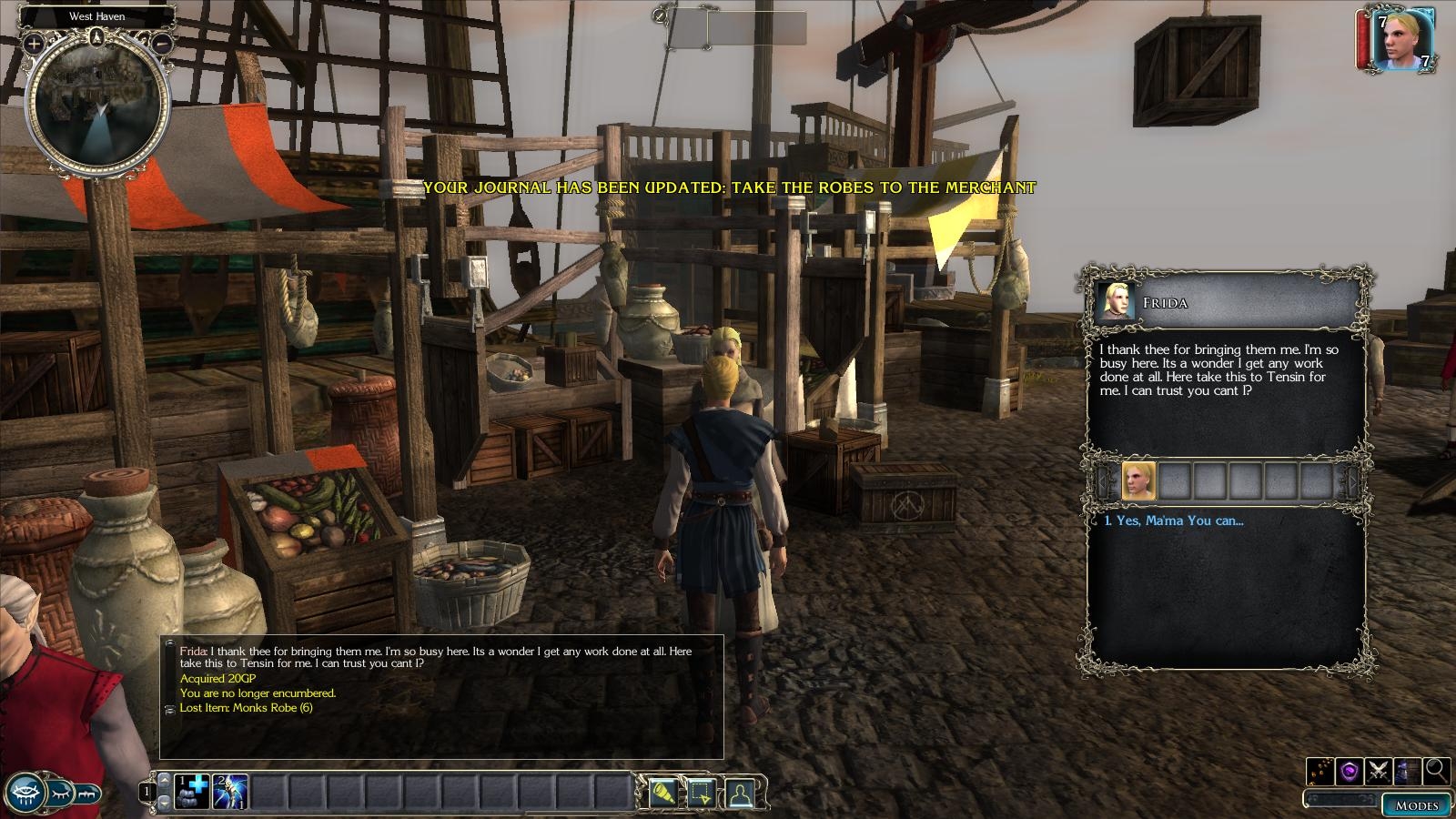This screenshot has height=819, width=1456.
Task: Open the character silhouette button
Action: pos(739,793)
